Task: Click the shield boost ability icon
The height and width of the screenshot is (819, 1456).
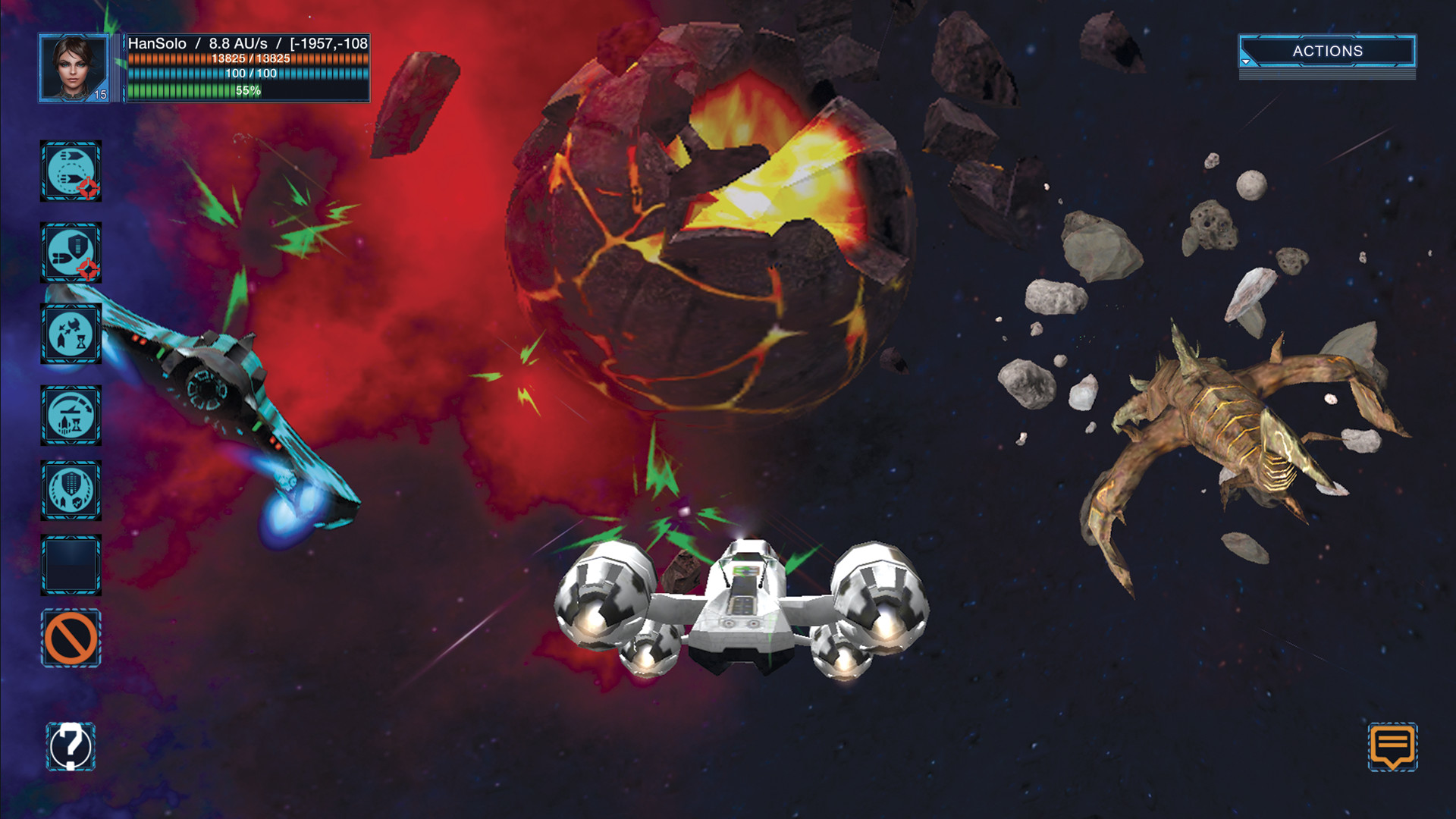Action: 72,250
